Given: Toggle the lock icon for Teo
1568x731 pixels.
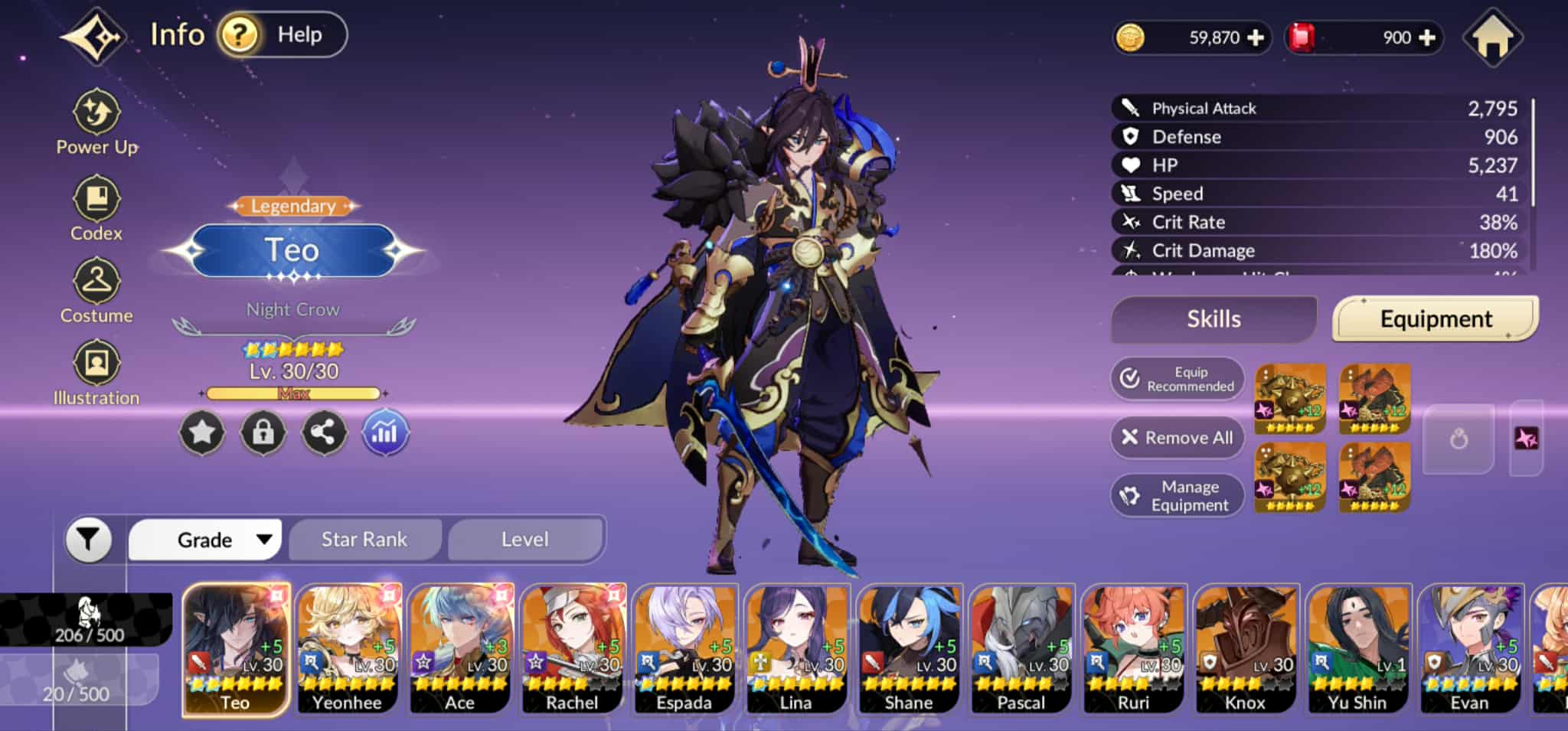Looking at the screenshot, I should coord(263,433).
